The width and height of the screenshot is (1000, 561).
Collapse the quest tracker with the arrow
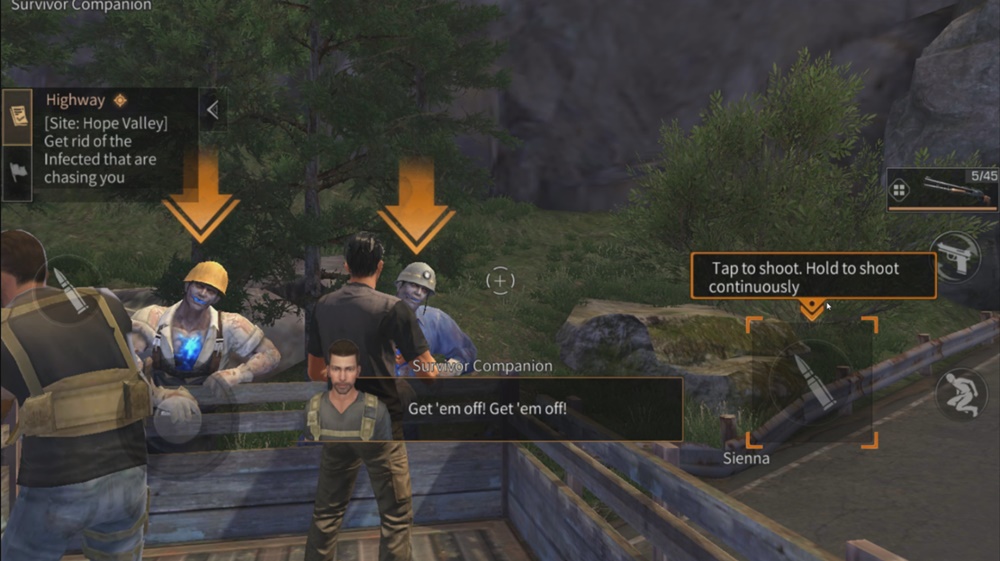coord(212,110)
